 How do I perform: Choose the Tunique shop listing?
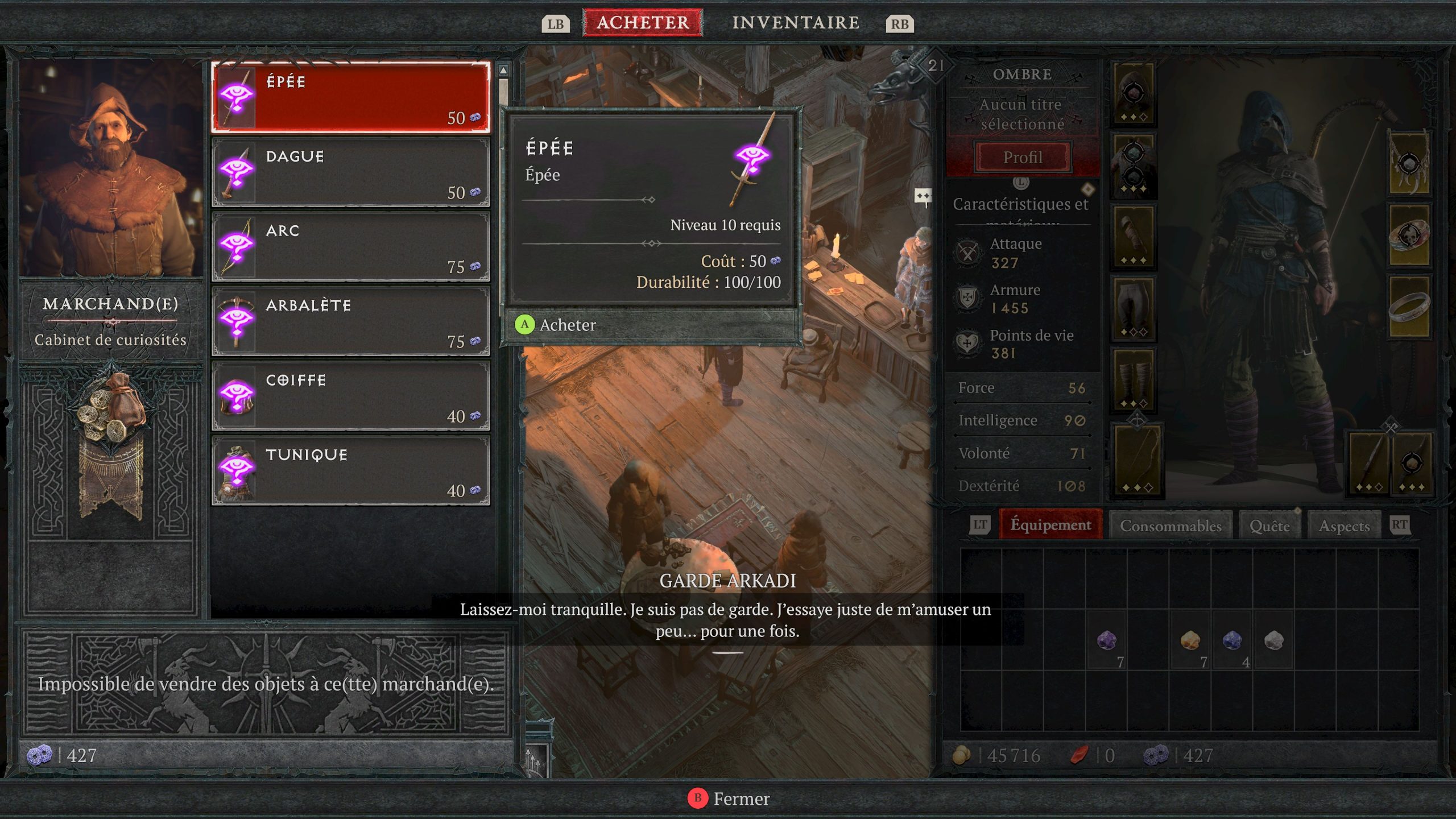[350, 470]
